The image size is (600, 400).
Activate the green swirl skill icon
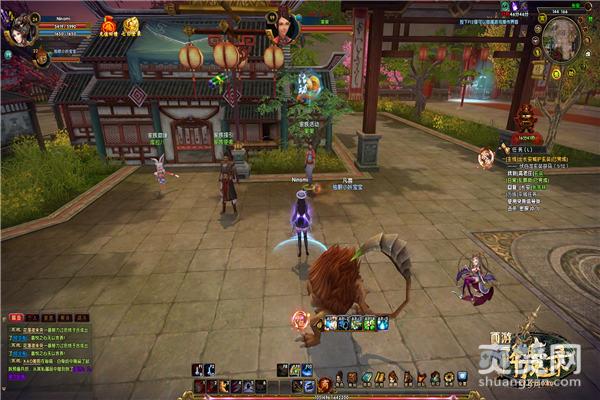(x=369, y=323)
